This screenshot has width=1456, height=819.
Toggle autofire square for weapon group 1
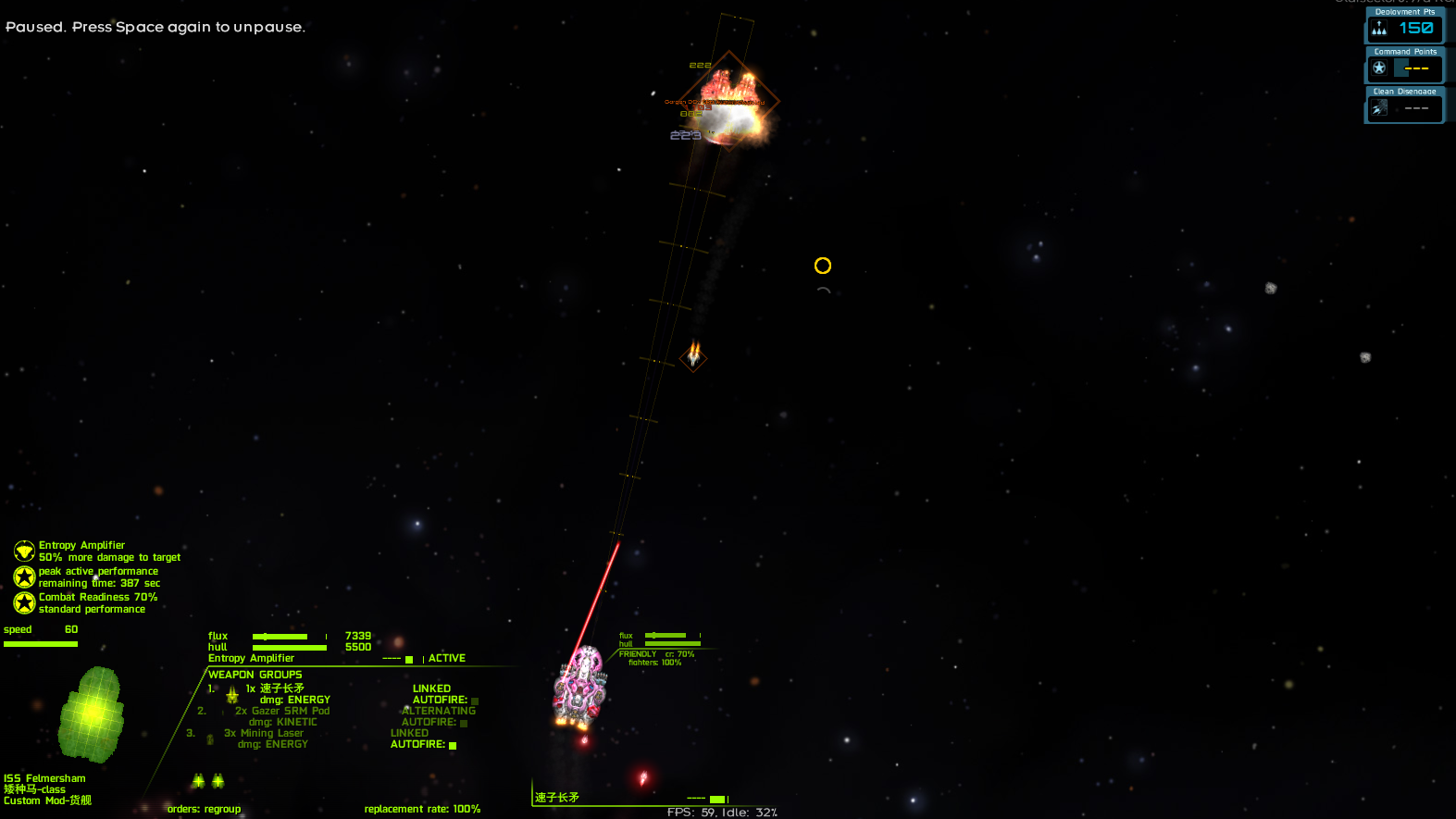pyautogui.click(x=475, y=701)
